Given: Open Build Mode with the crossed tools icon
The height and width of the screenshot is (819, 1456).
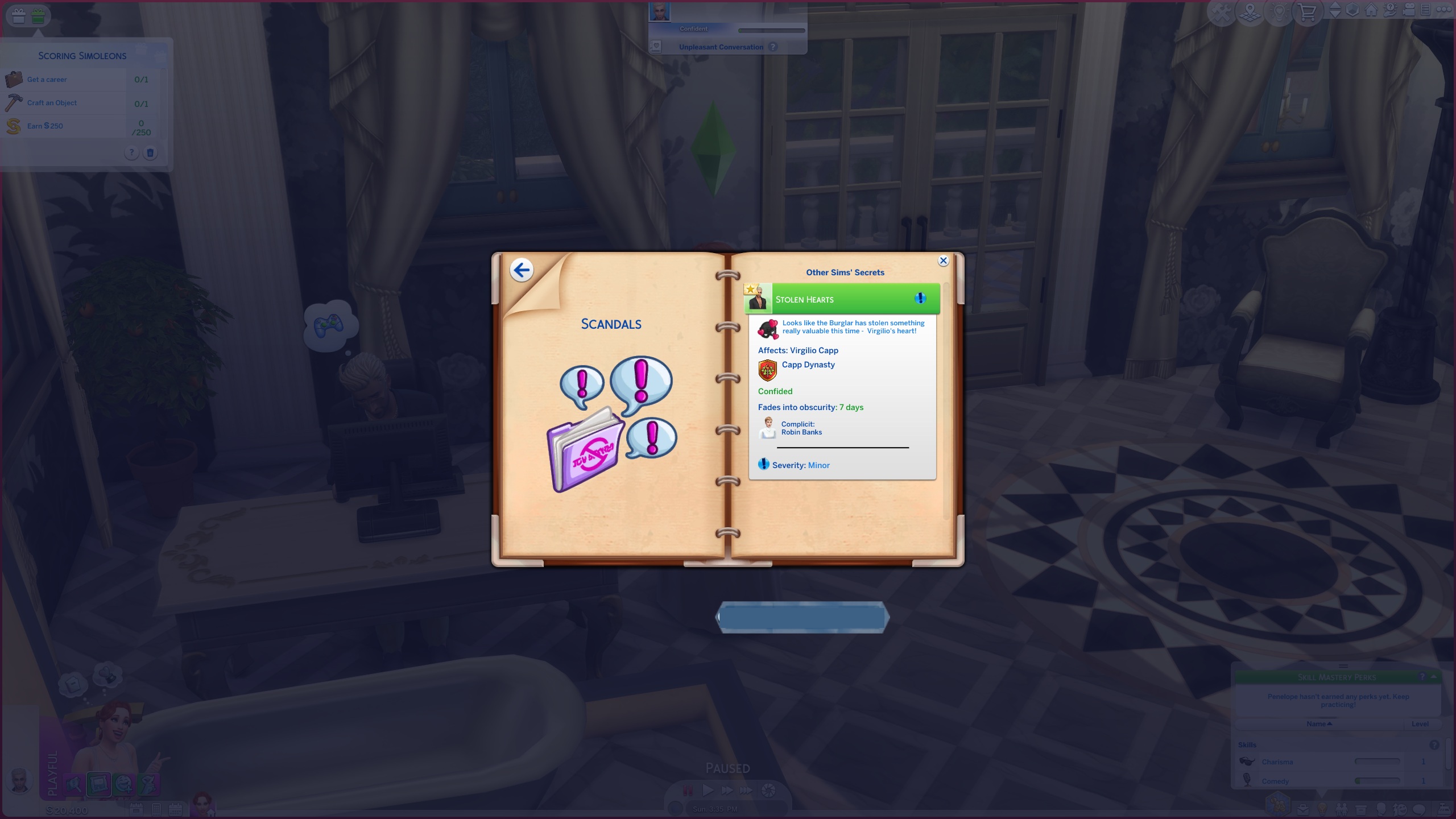Looking at the screenshot, I should click(x=1222, y=9).
